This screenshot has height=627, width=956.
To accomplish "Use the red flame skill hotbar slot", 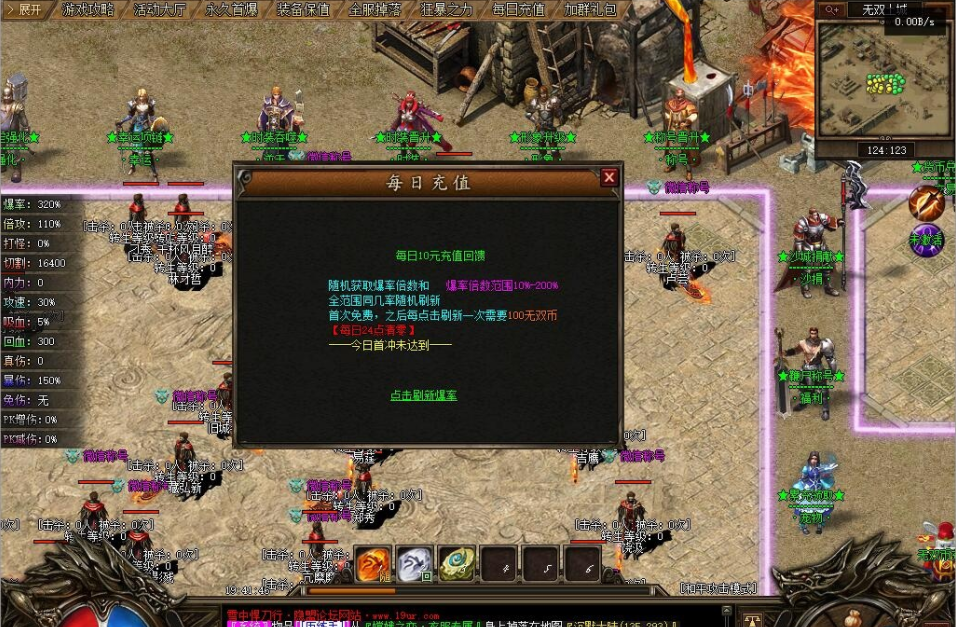I will tap(374, 564).
